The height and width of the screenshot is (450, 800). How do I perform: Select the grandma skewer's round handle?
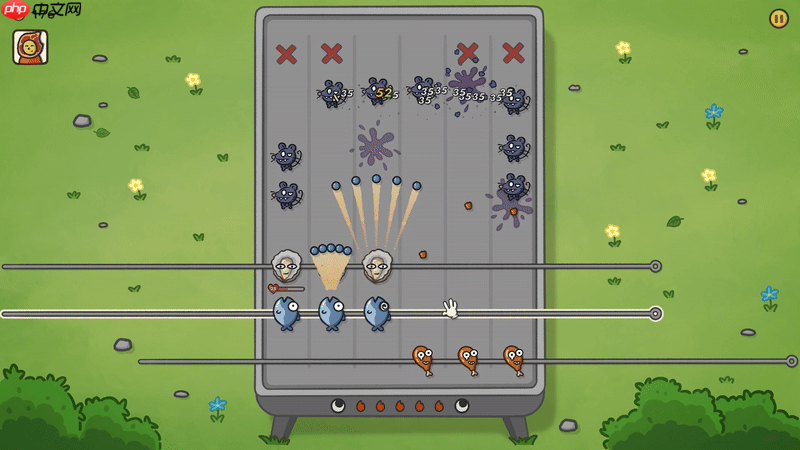[655, 266]
